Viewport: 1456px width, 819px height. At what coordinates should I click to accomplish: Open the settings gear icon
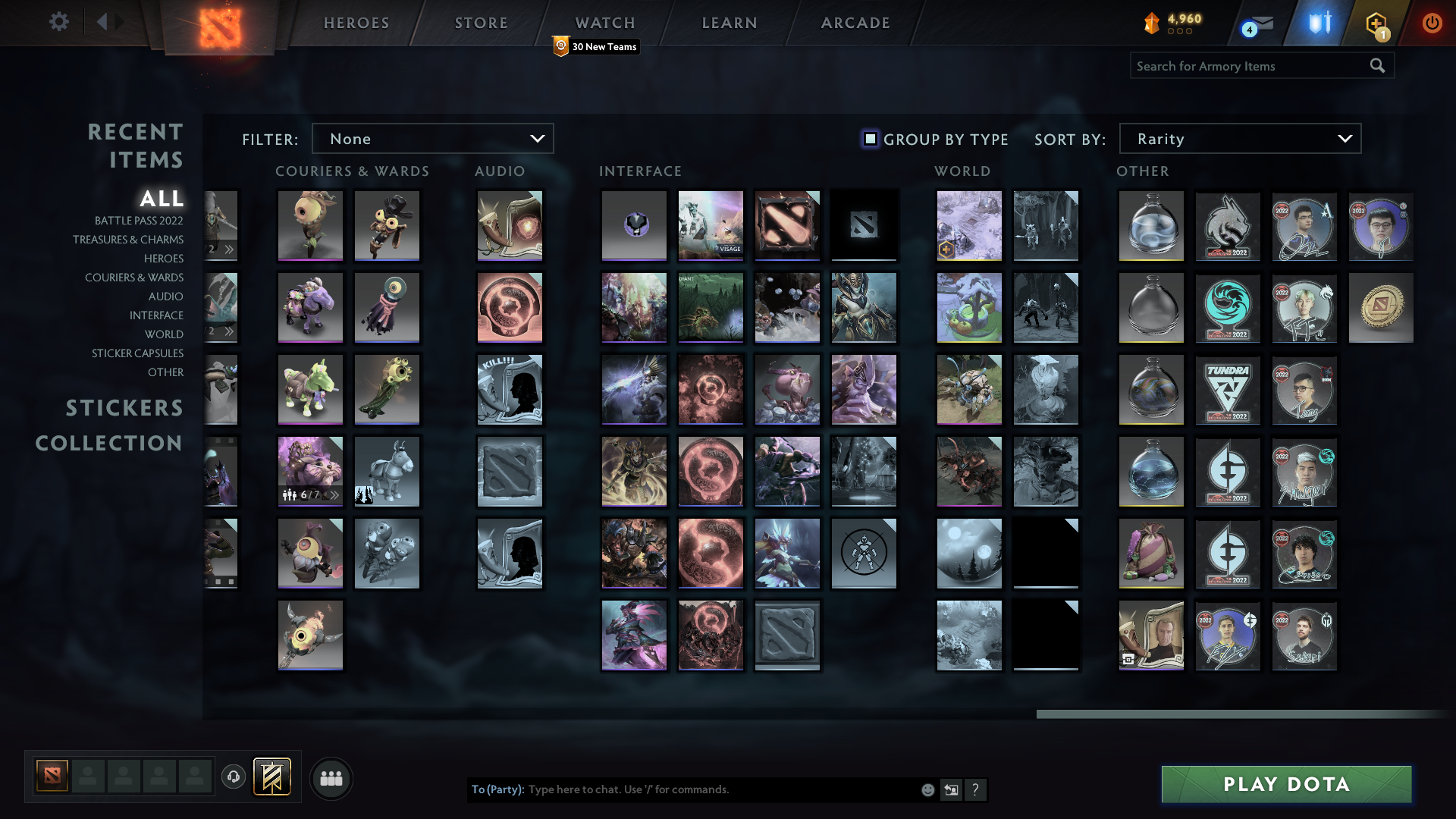(x=59, y=22)
